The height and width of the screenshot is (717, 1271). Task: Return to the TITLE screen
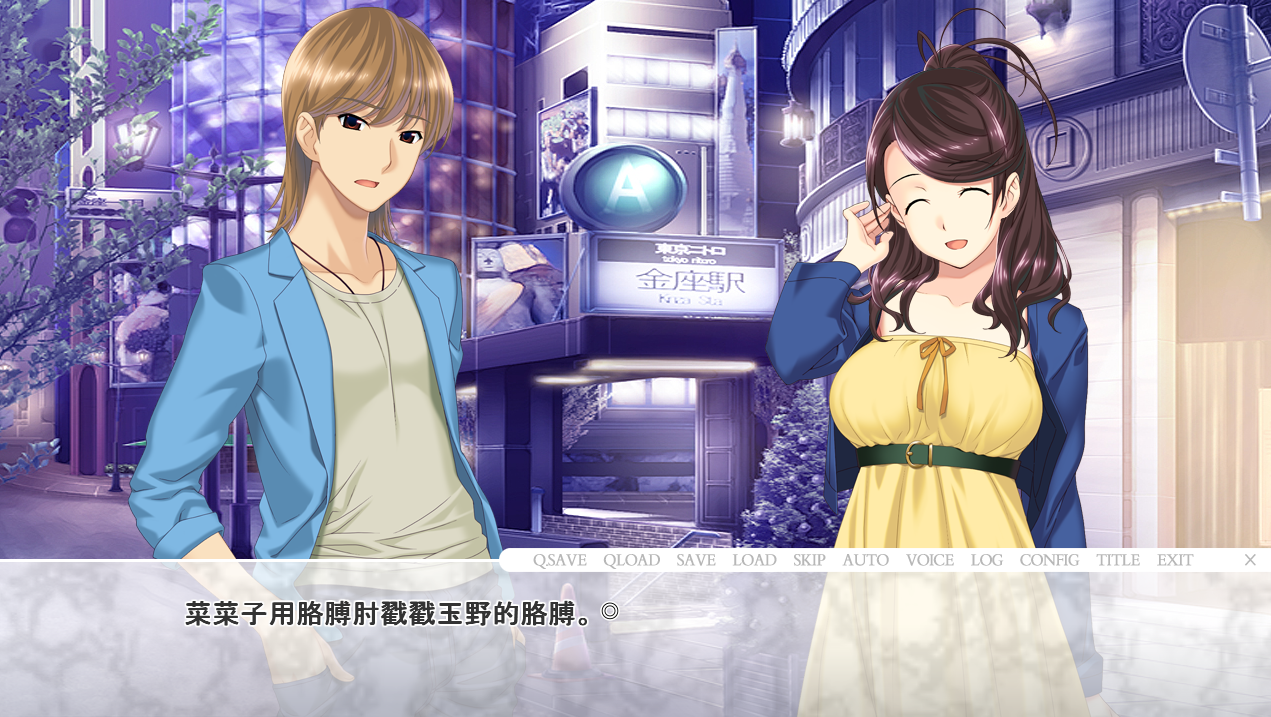(1118, 560)
